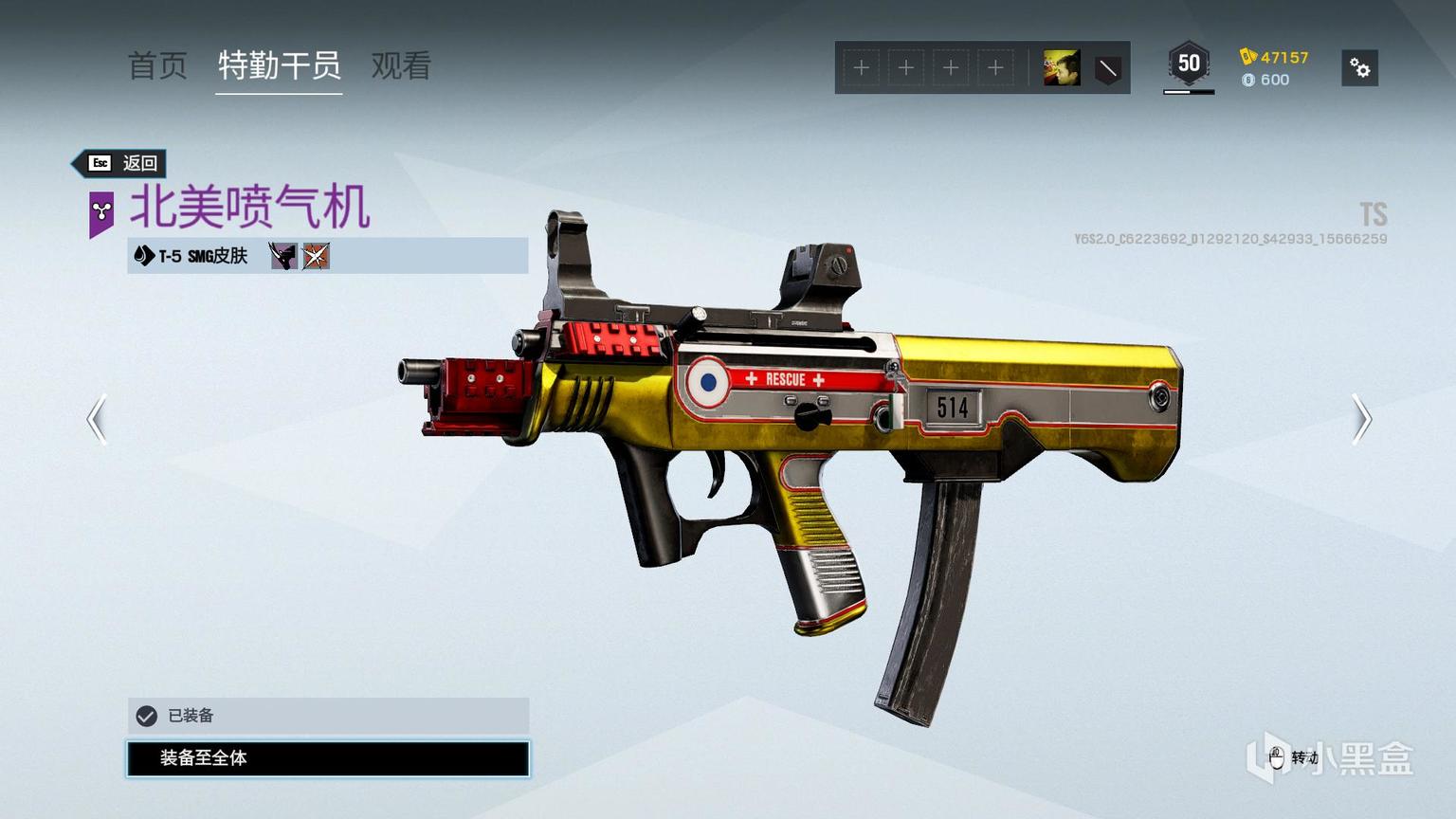
Task: Click the dark emblem beside the avatar
Action: coord(1107,68)
